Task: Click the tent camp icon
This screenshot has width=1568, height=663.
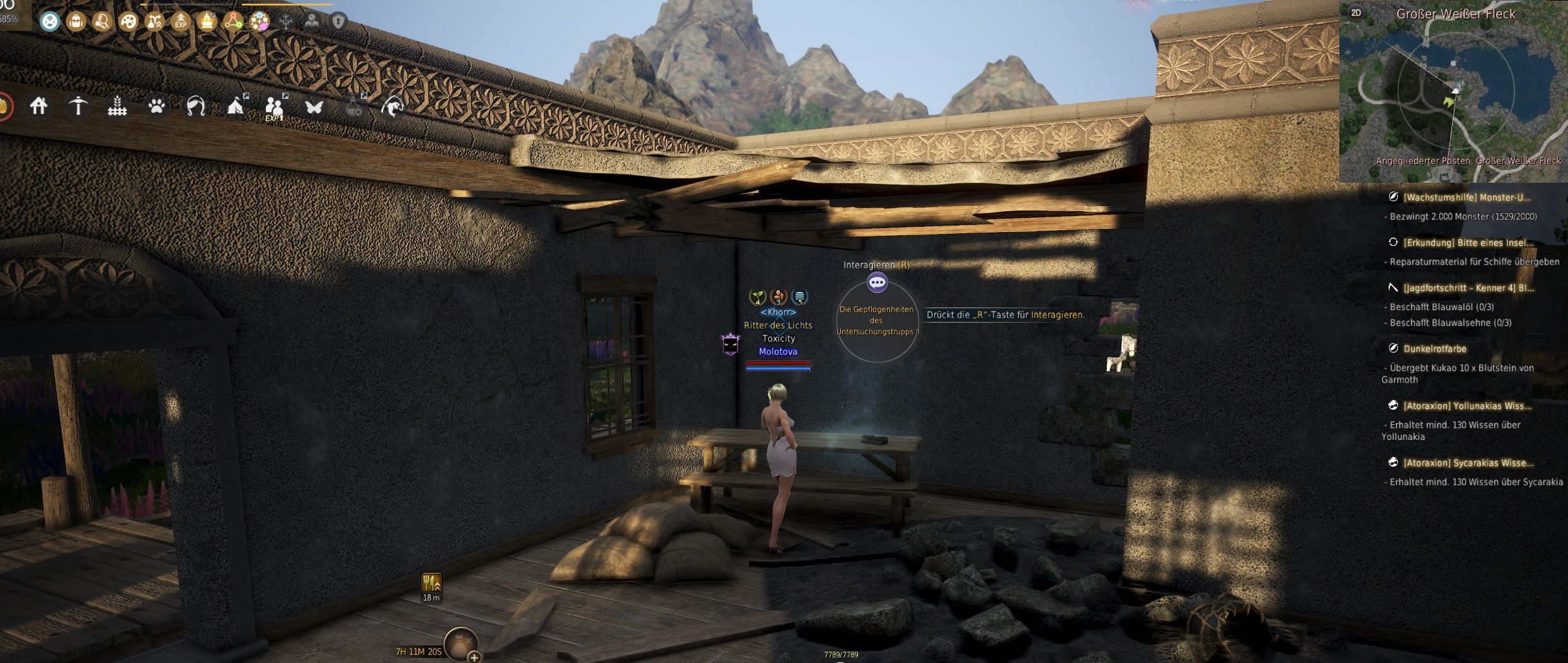Action: click(x=236, y=106)
